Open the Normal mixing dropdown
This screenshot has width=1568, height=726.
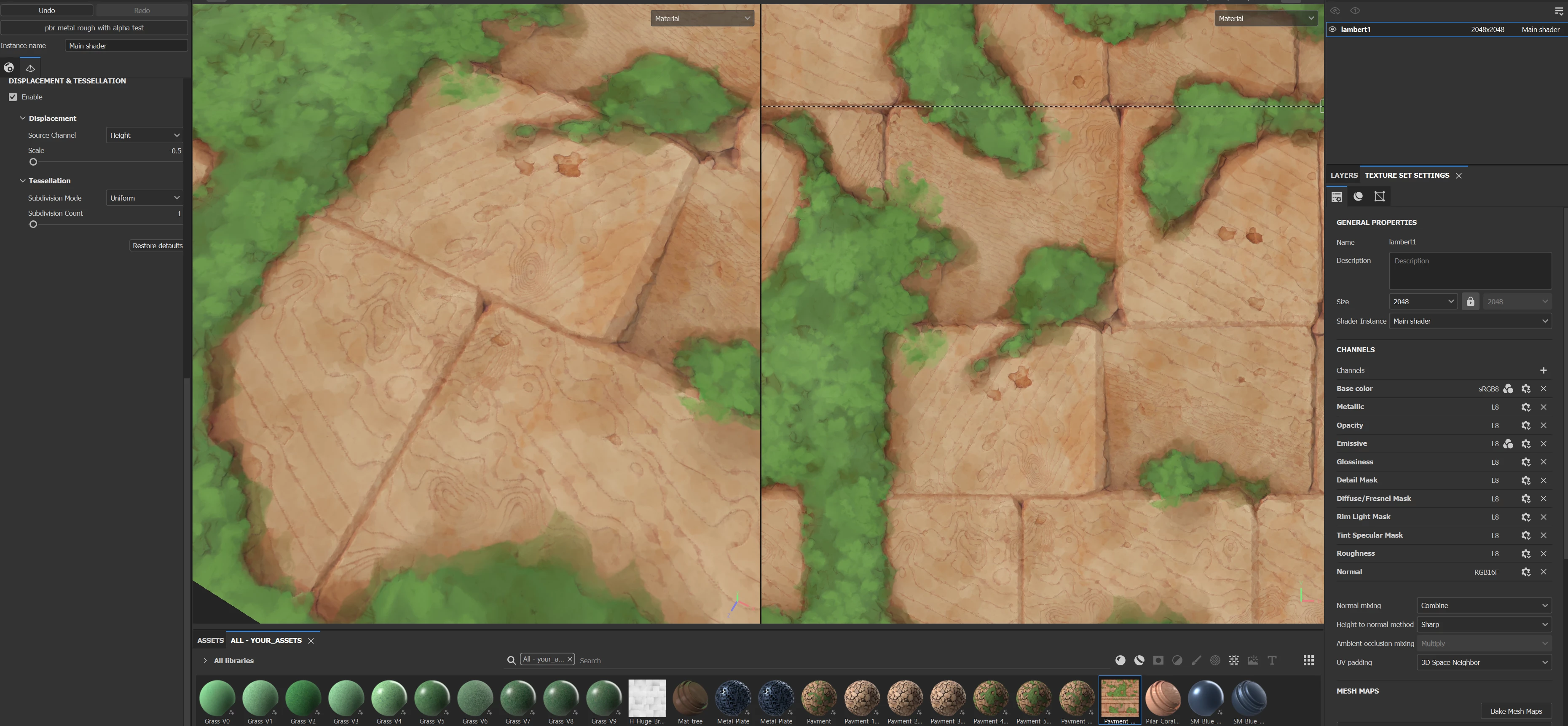[x=1483, y=605]
